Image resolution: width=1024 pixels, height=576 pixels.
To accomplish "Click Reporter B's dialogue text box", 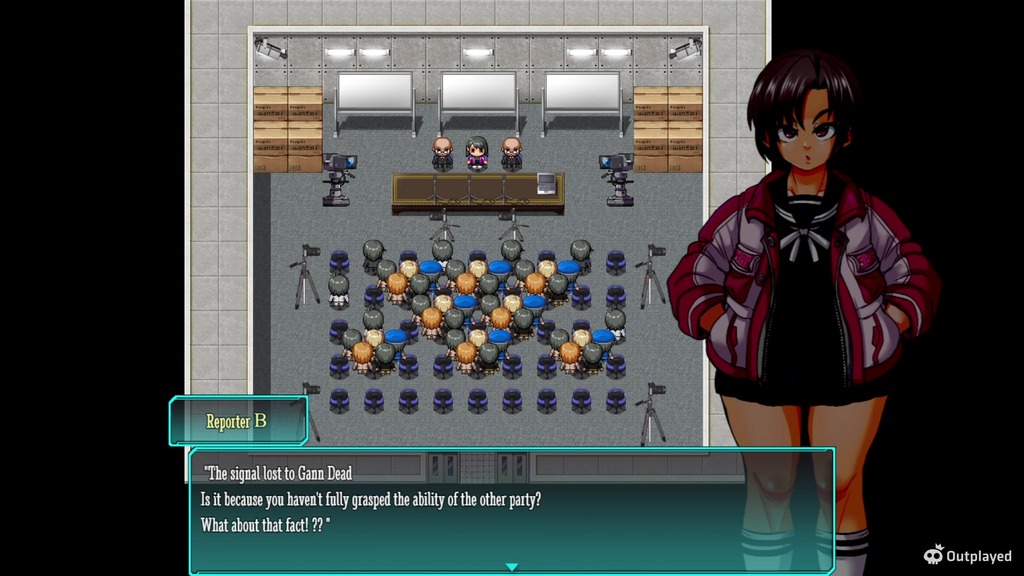I will pyautogui.click(x=510, y=508).
